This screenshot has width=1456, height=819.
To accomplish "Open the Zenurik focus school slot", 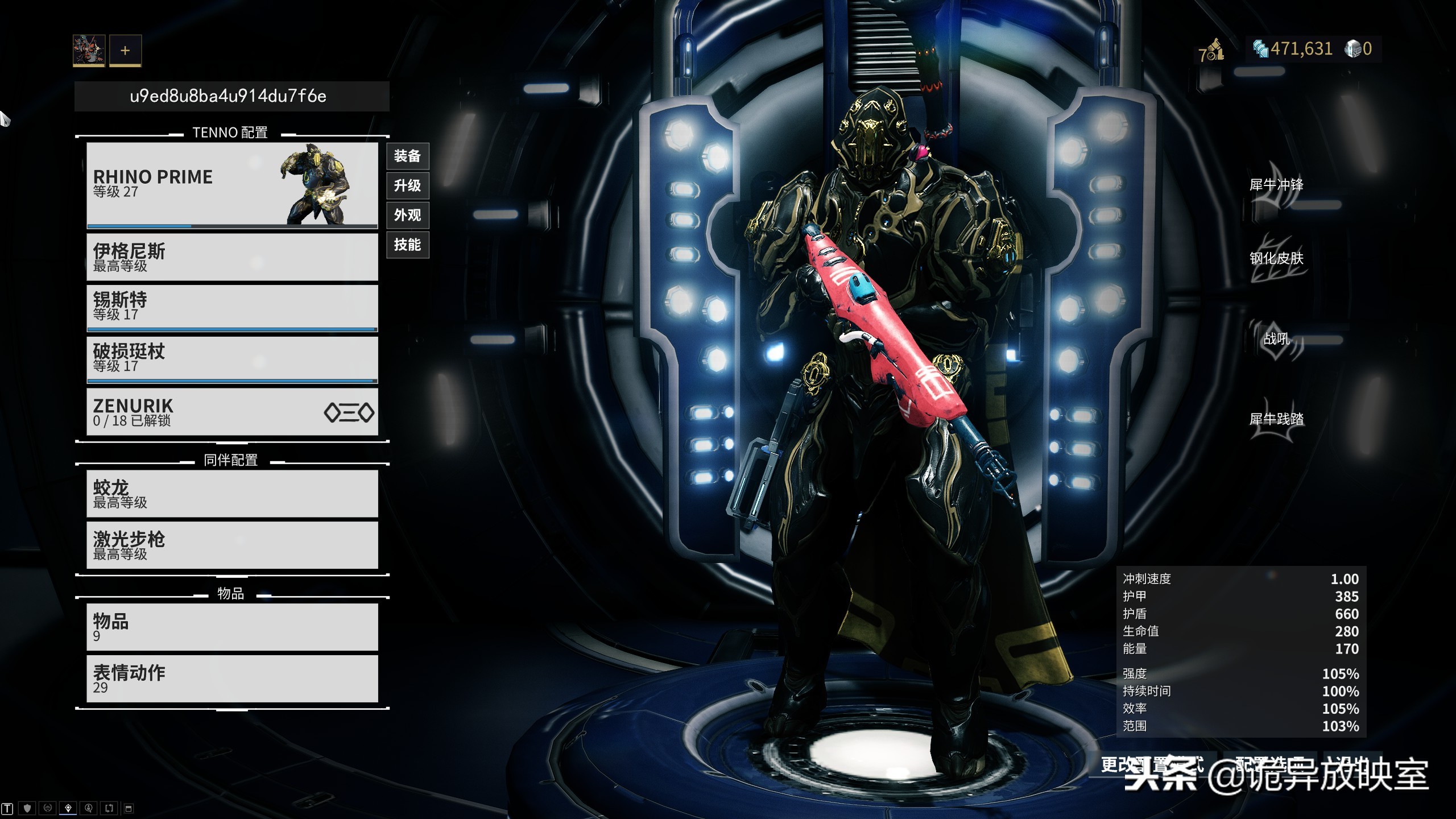I will coord(232,412).
